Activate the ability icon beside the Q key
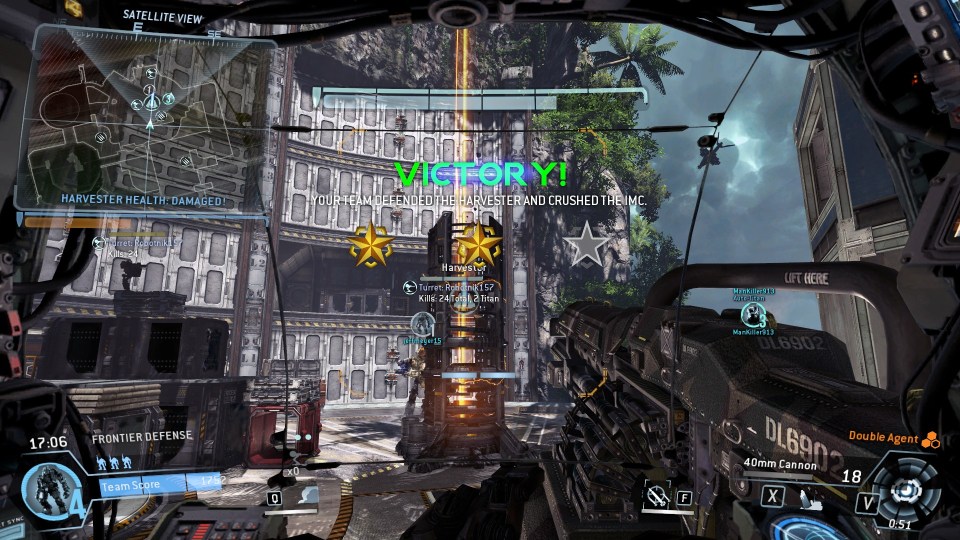 pyautogui.click(x=310, y=495)
